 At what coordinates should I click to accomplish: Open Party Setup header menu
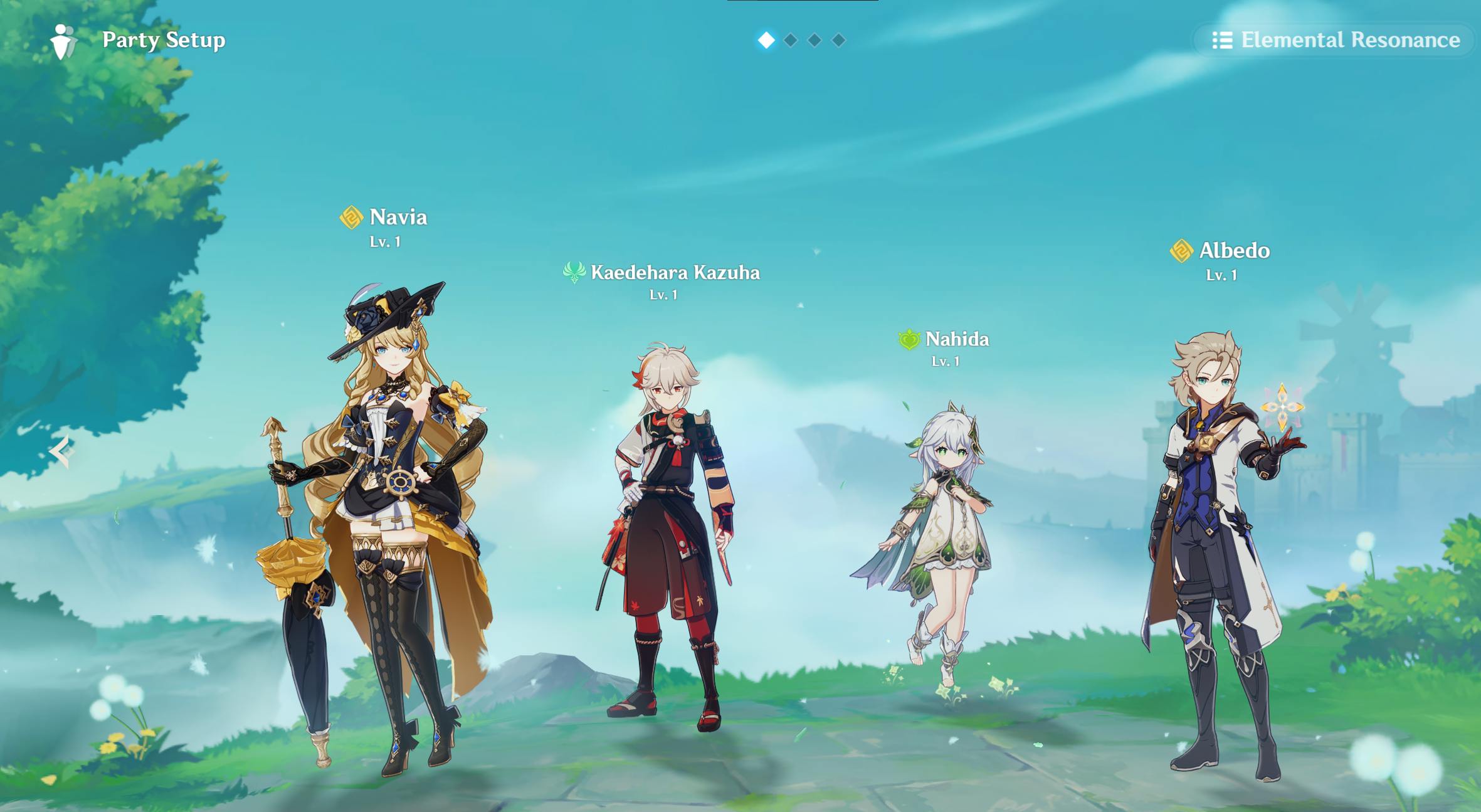[x=163, y=40]
